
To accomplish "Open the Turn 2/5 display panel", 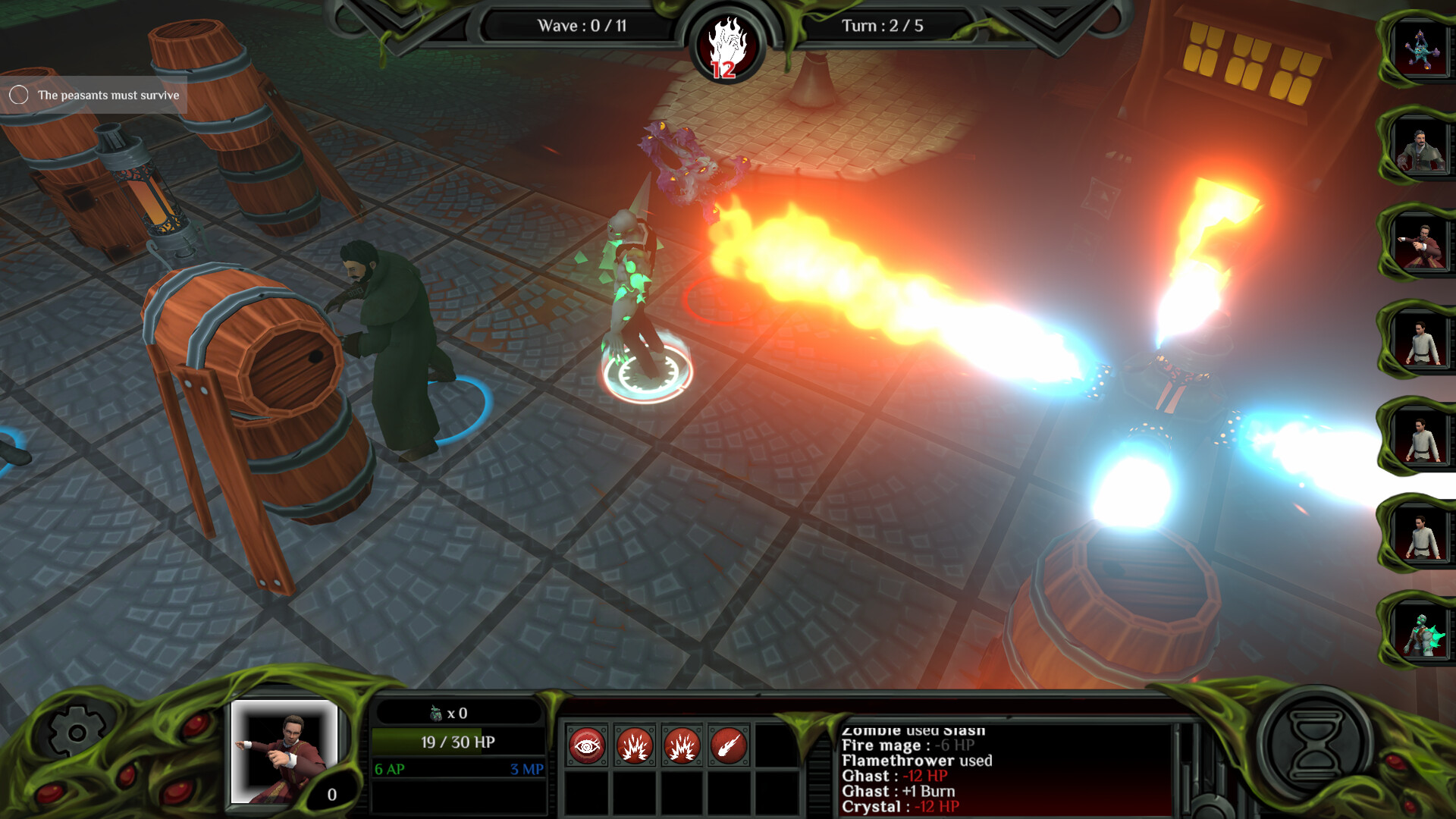I will pos(883,23).
